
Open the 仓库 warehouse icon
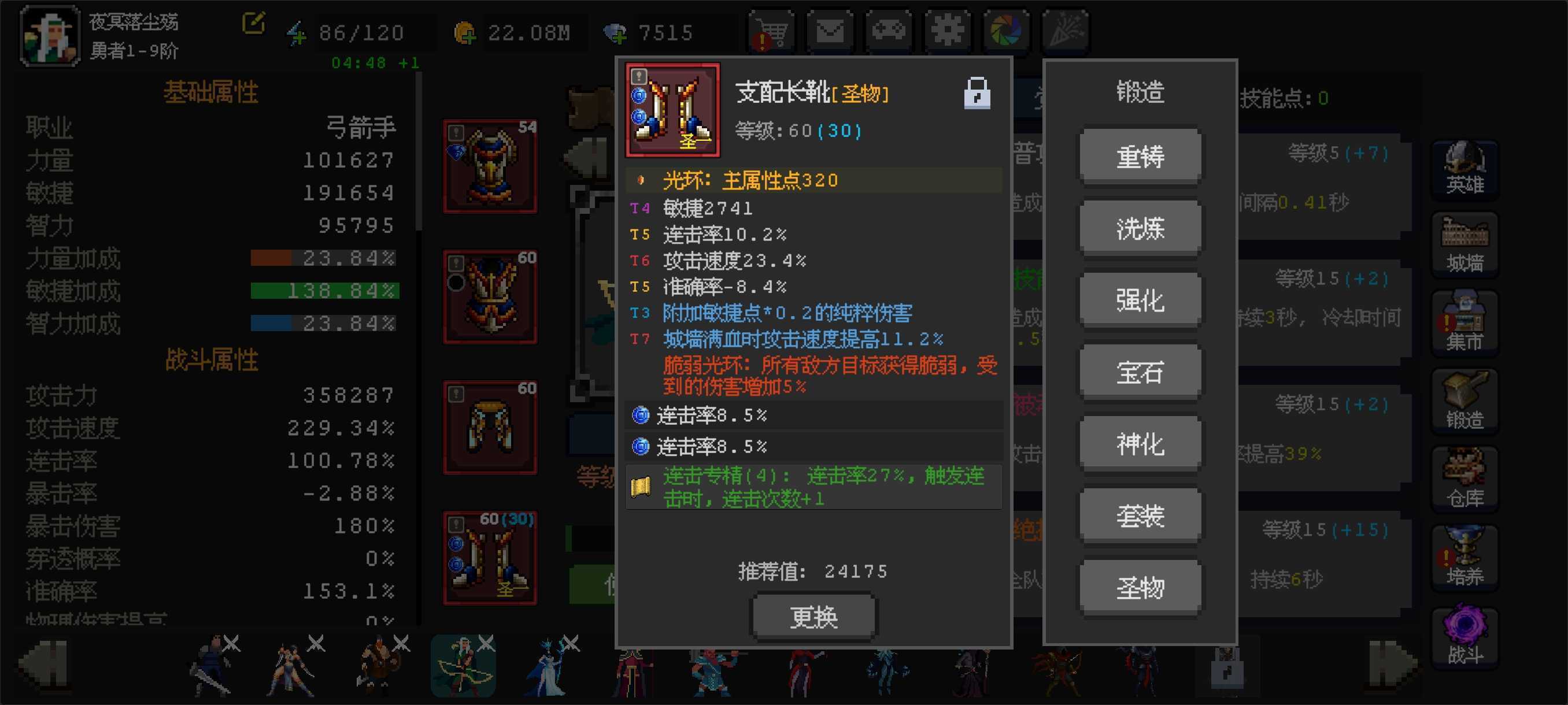tap(1465, 477)
